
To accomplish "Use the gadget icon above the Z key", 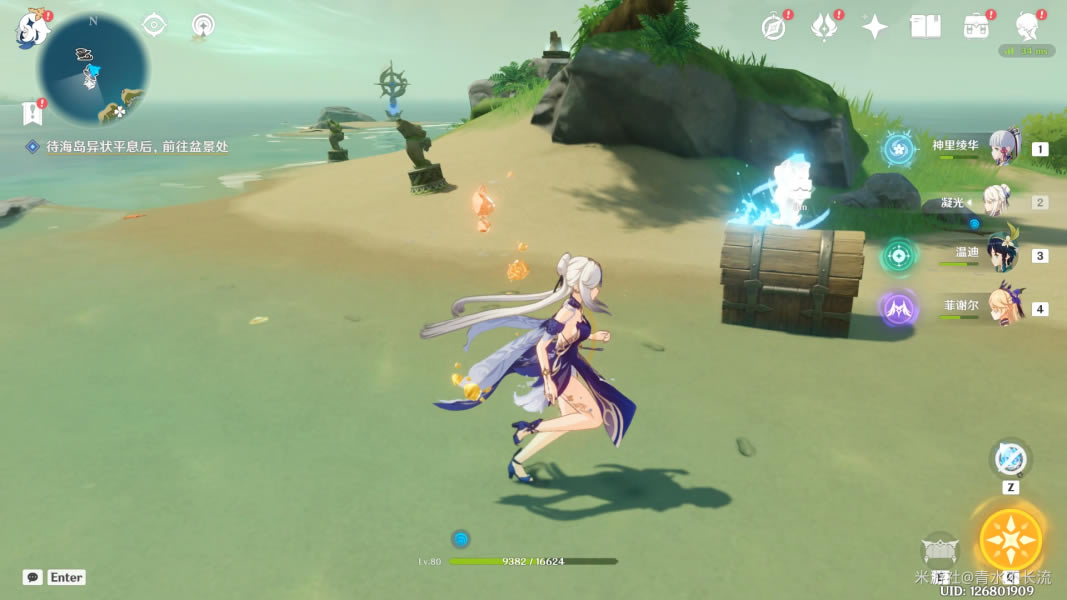I will point(1010,459).
